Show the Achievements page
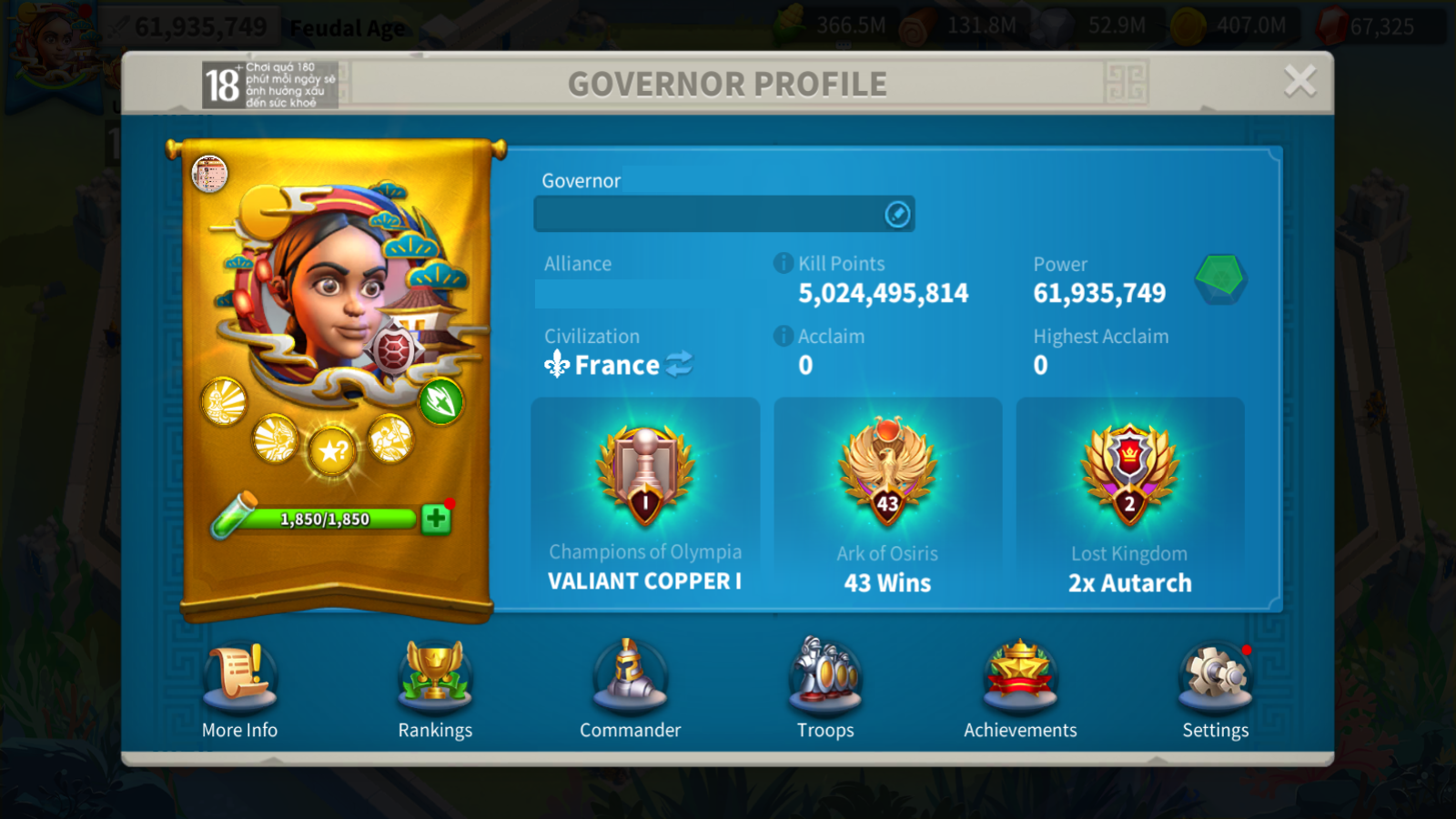 [1020, 689]
